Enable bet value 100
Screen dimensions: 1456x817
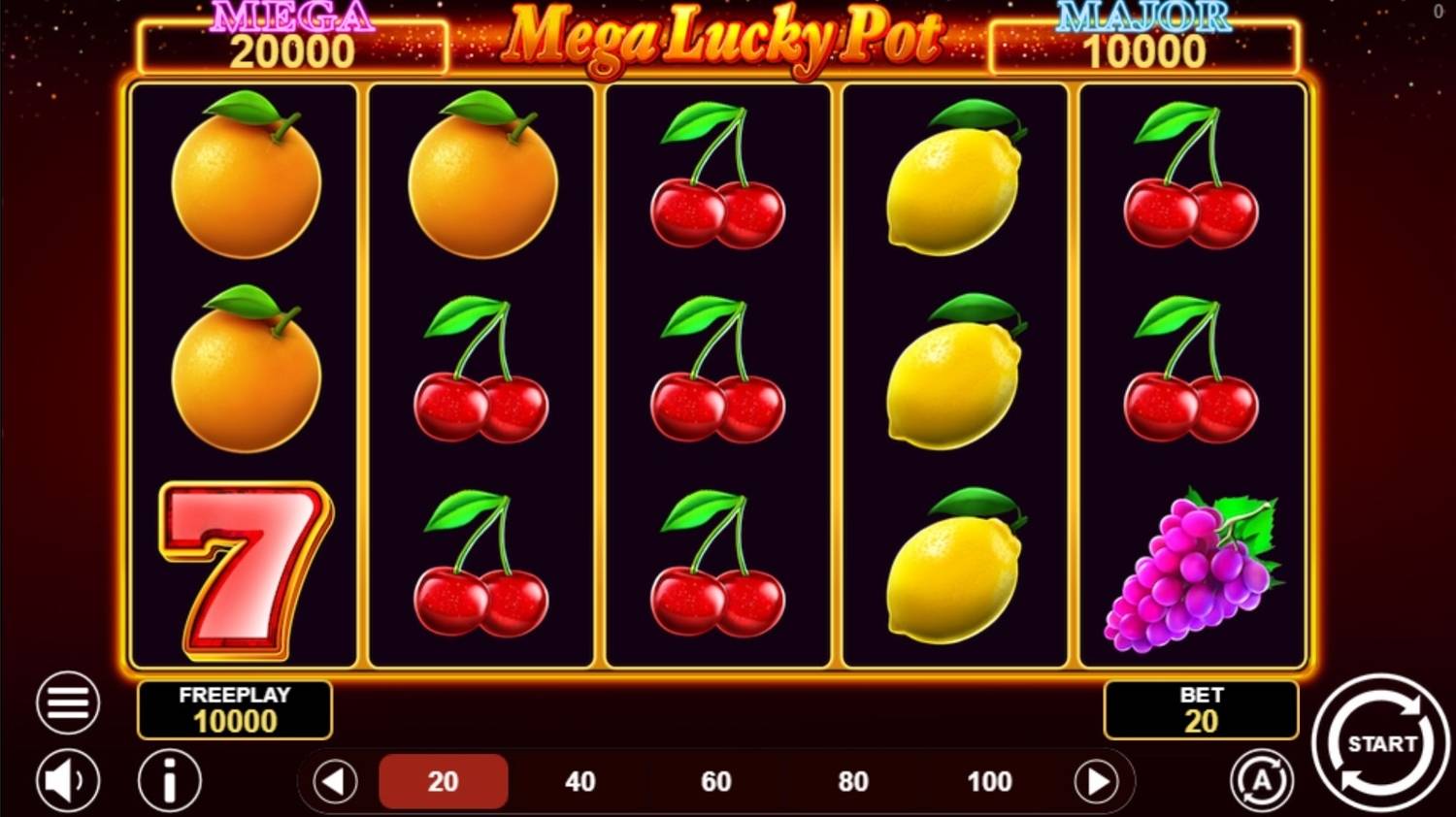(x=988, y=780)
